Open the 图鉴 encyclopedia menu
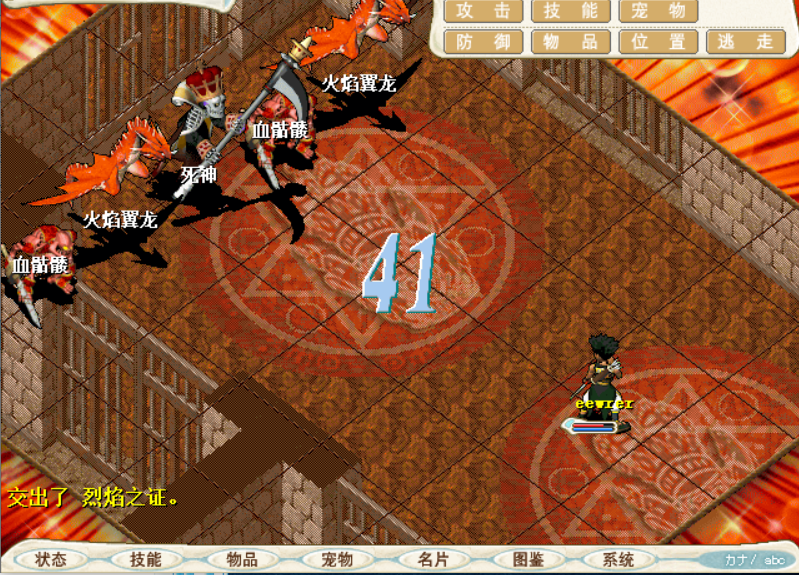 pos(527,560)
